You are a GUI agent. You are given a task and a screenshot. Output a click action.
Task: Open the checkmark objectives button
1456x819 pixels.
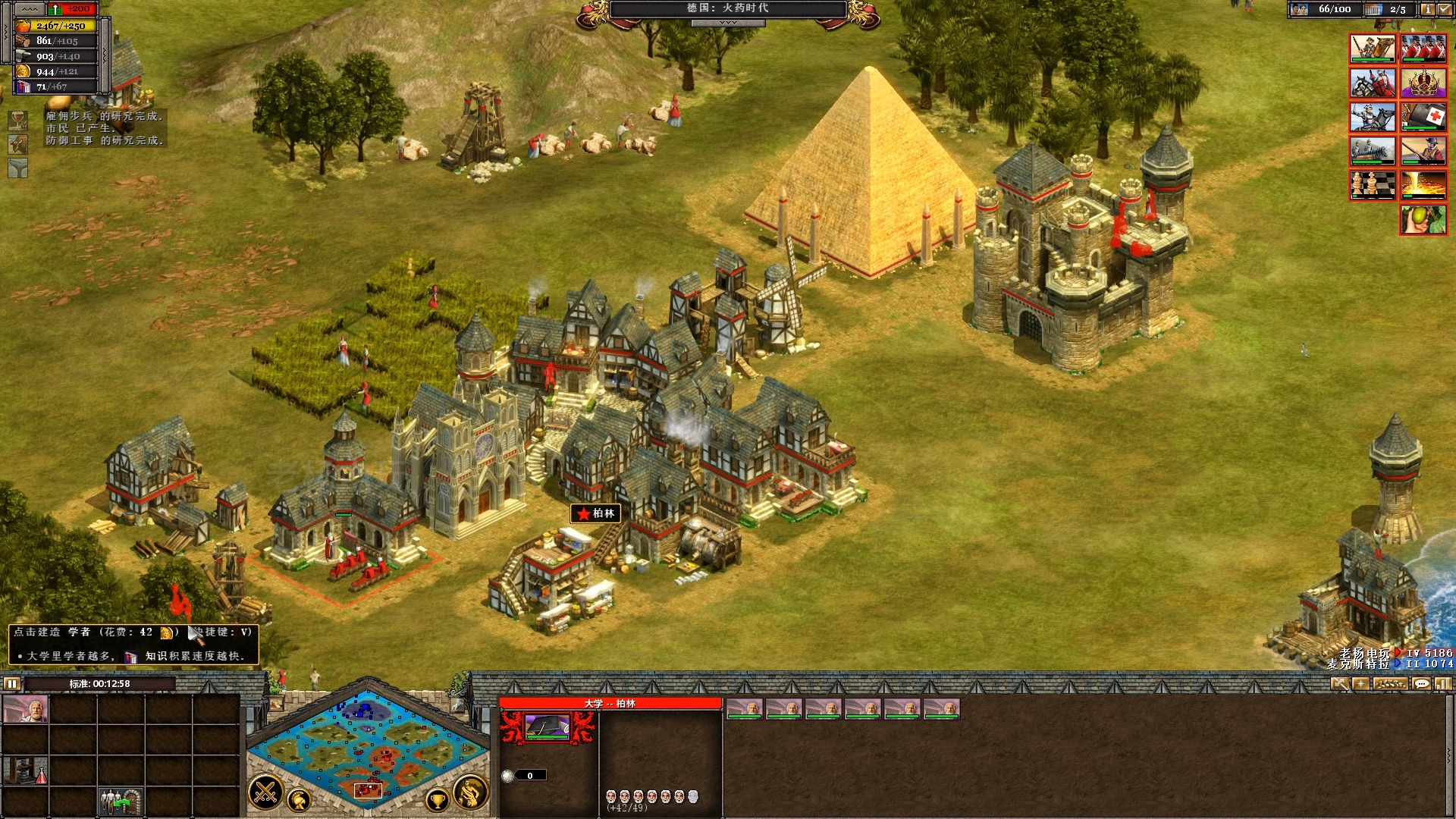(x=1445, y=9)
